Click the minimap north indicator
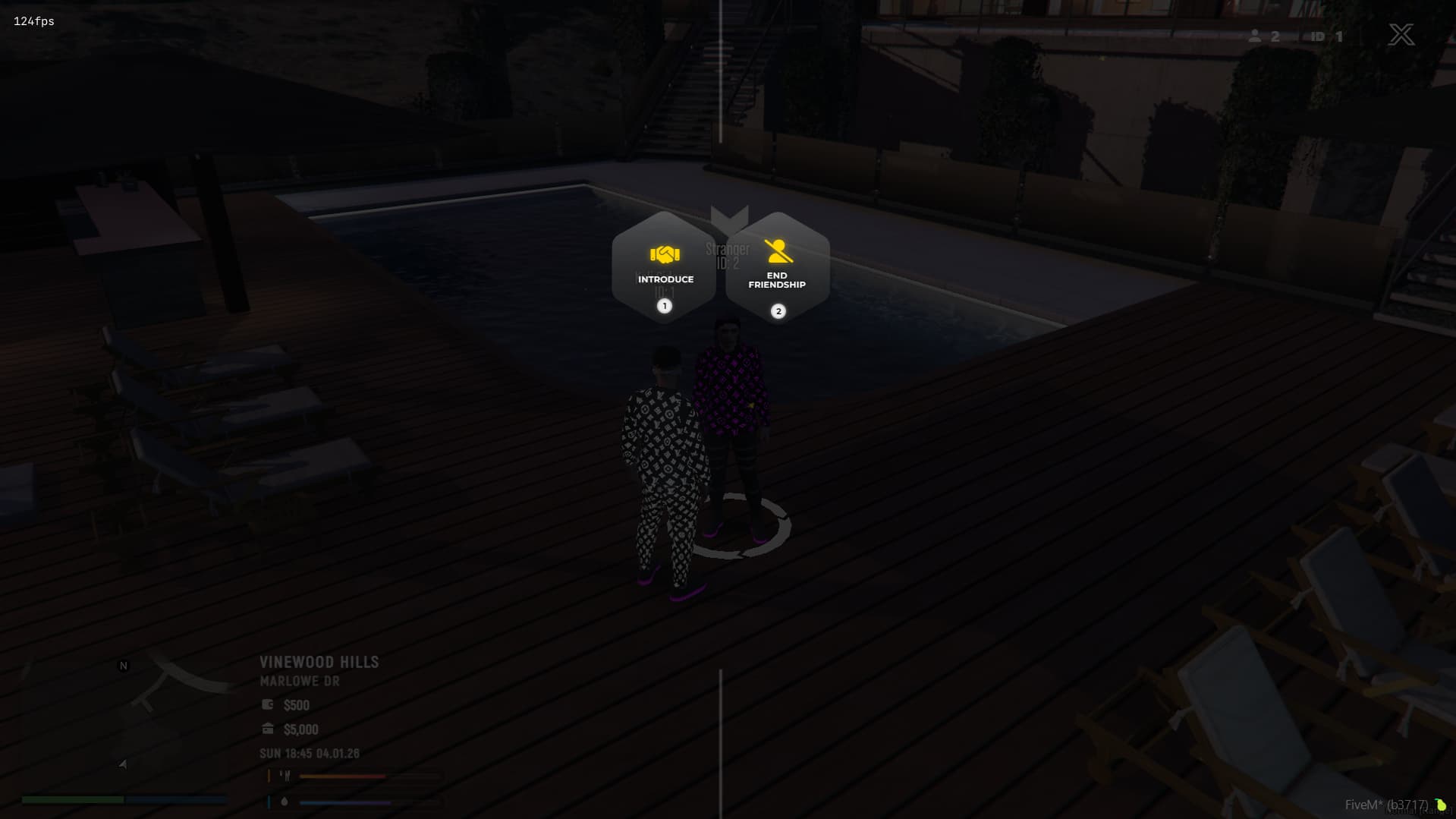The width and height of the screenshot is (1456, 819). pos(122,665)
